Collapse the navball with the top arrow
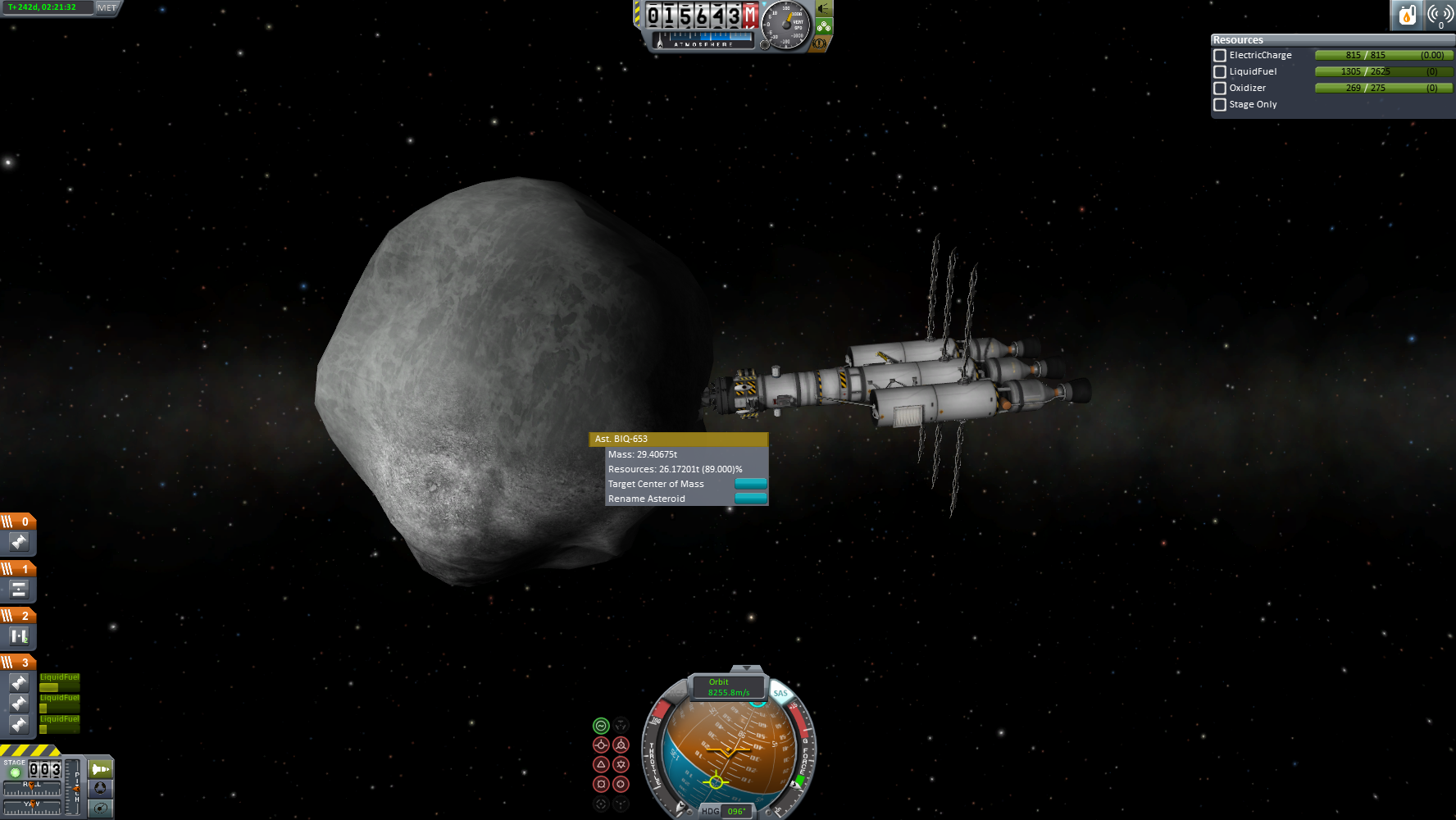1456x820 pixels. click(745, 669)
